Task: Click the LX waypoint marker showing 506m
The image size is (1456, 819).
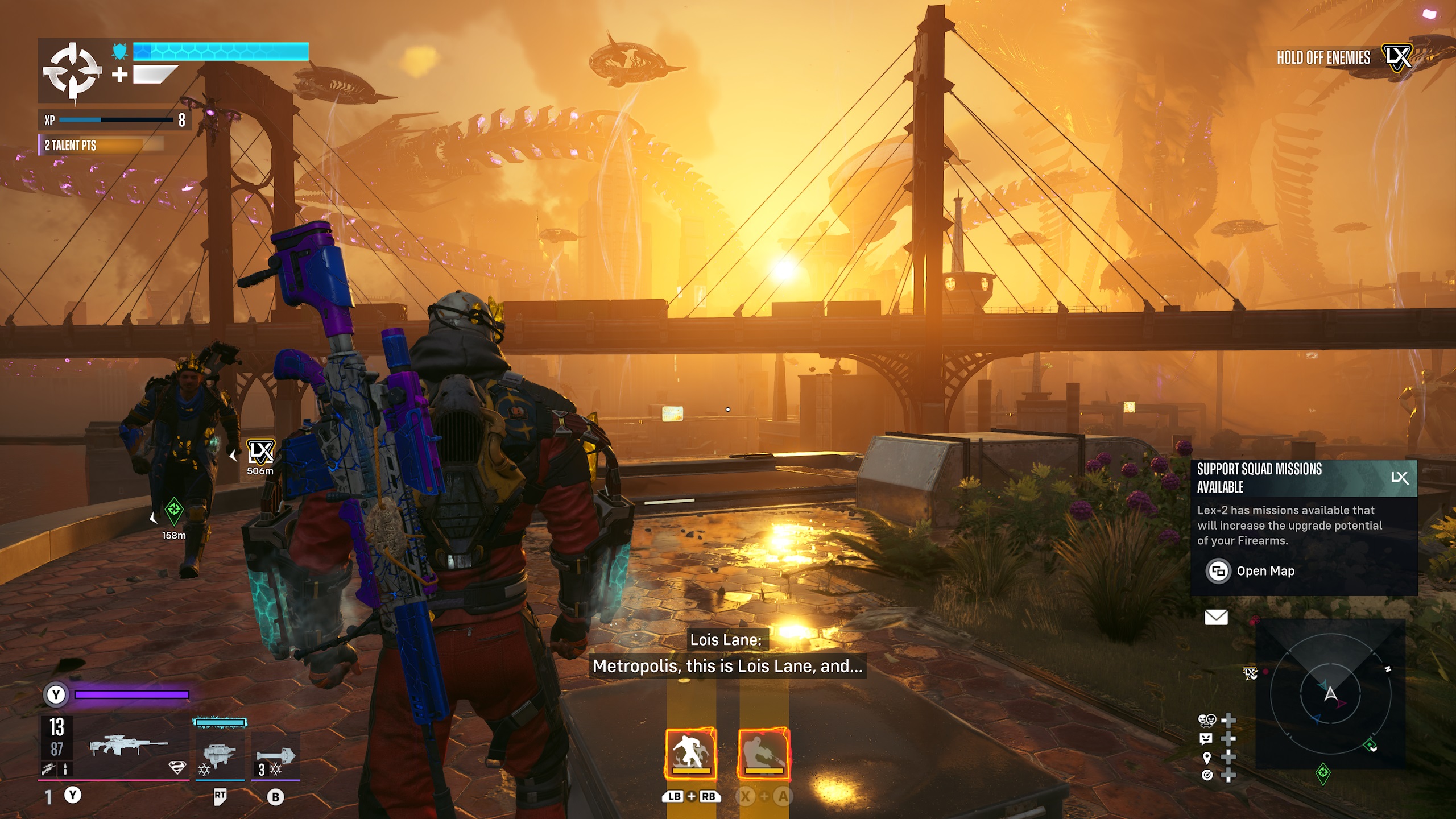Action: (260, 453)
